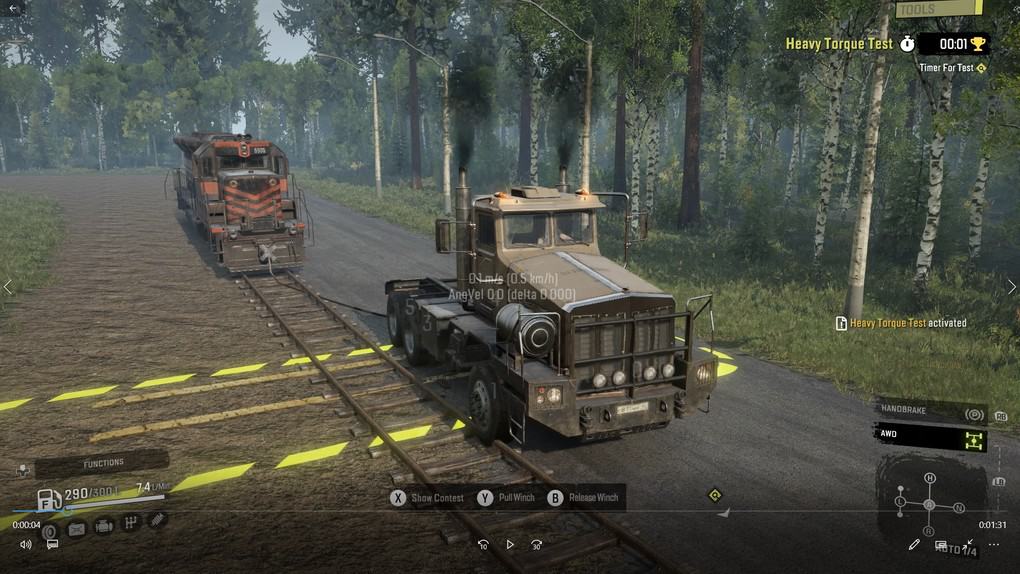Select Low gear on the gearbox diagram
The image size is (1020, 574).
[x=900, y=500]
